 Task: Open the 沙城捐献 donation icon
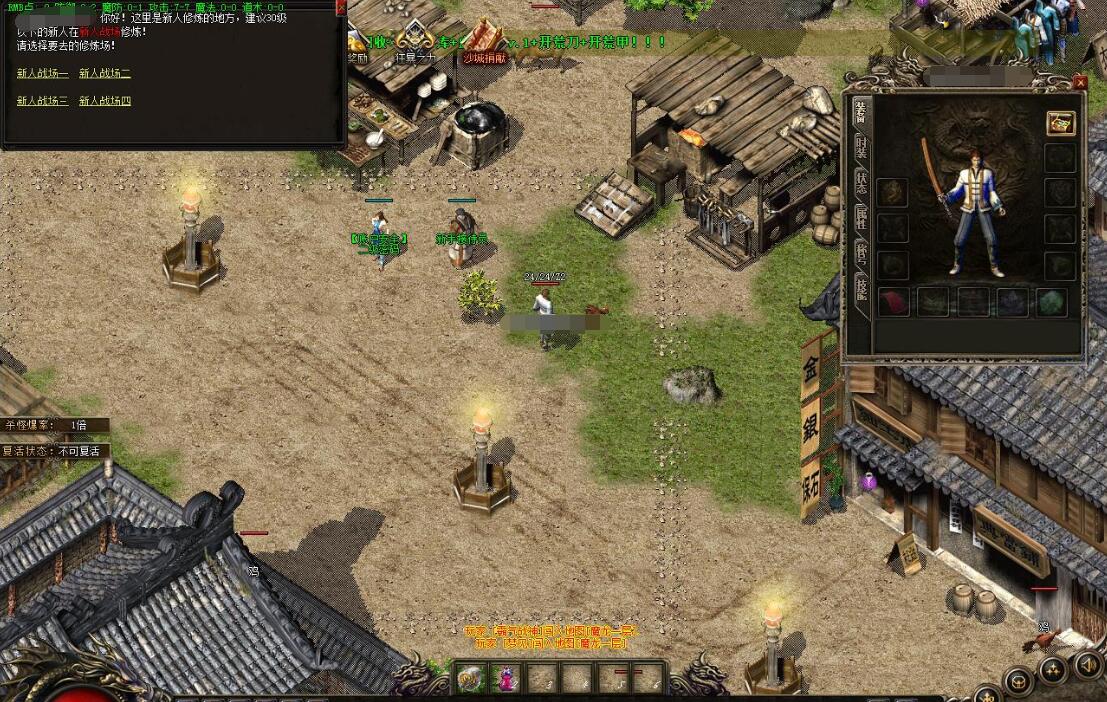pyautogui.click(x=485, y=42)
